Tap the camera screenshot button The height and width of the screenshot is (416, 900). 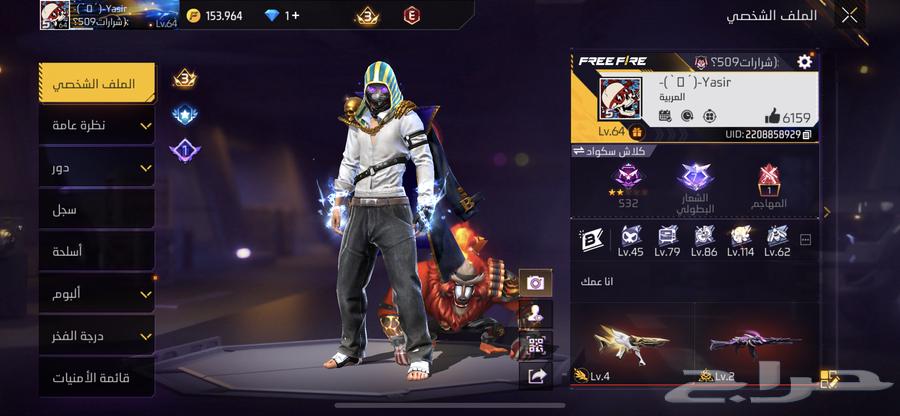tap(535, 283)
